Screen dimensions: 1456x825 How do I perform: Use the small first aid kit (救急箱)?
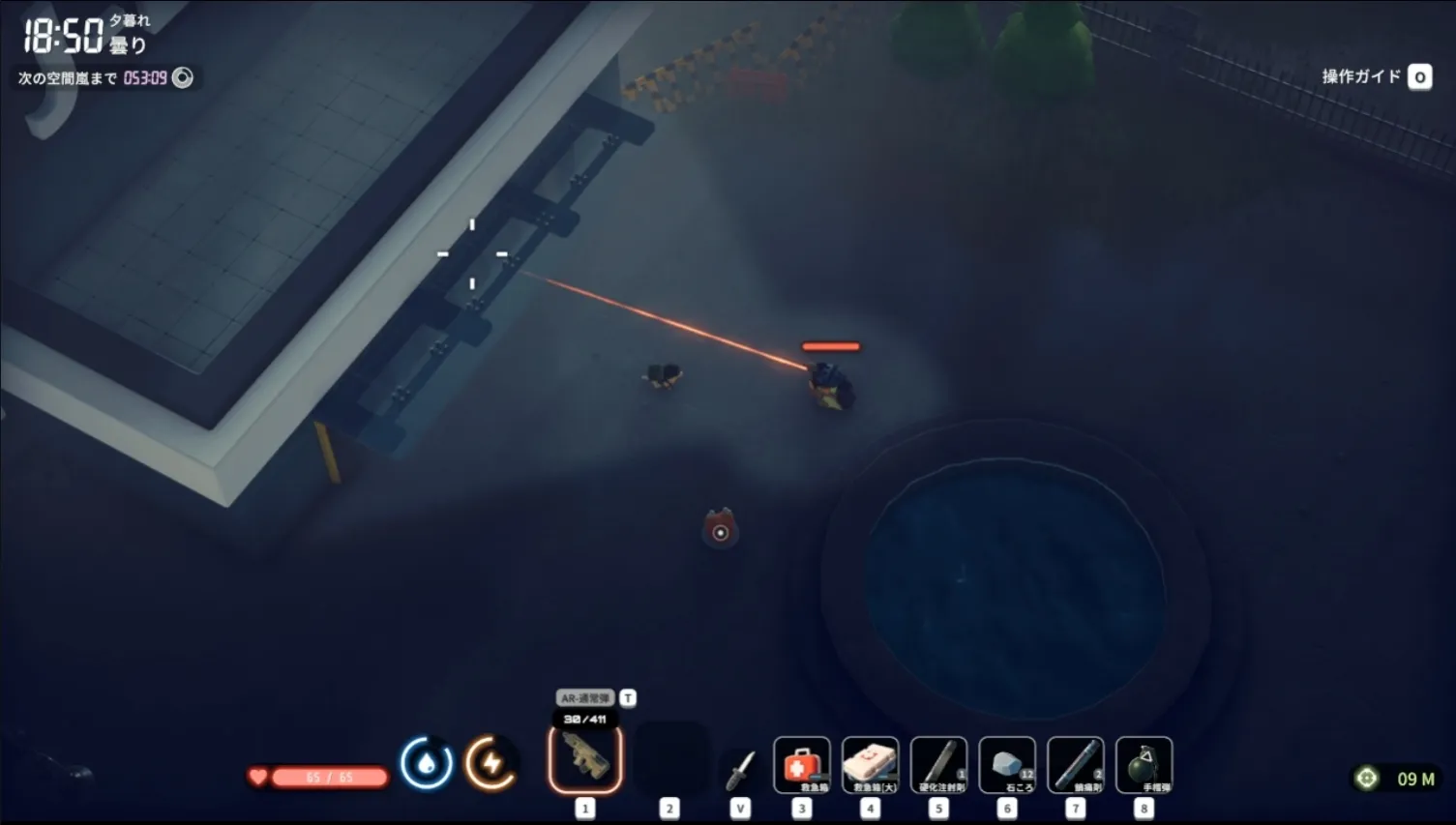tap(801, 765)
